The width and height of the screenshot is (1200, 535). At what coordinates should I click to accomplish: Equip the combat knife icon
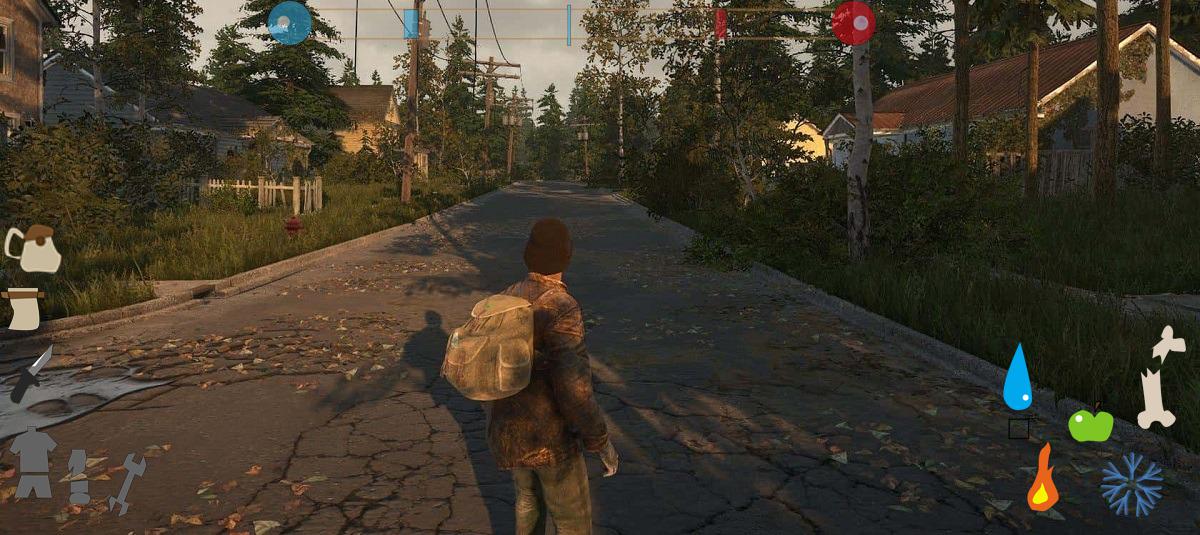click(x=31, y=374)
